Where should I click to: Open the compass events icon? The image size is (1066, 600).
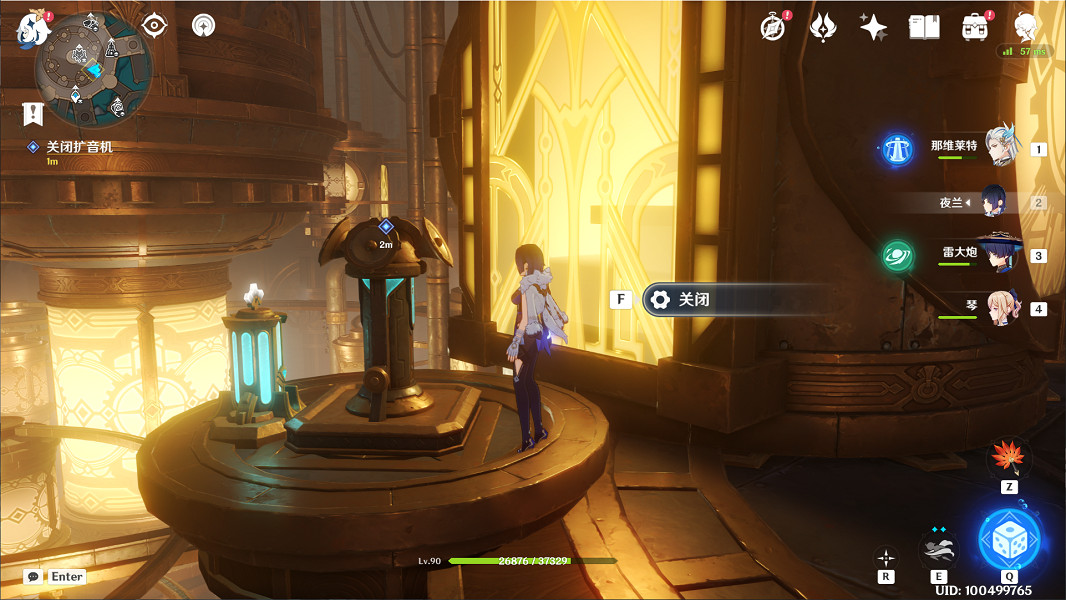pyautogui.click(x=772, y=28)
